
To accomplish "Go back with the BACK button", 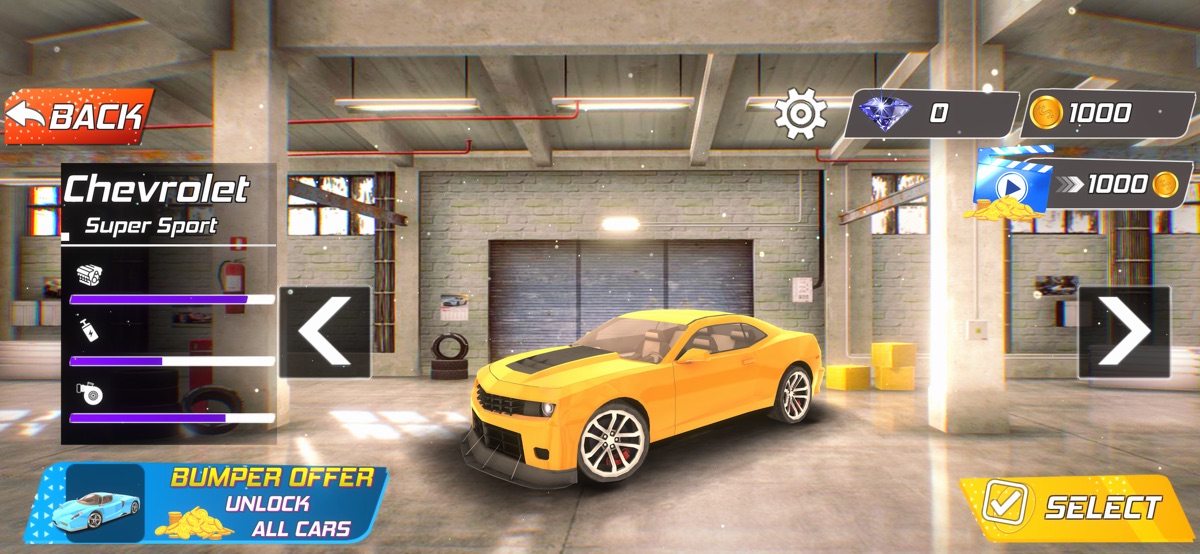I will (80, 116).
